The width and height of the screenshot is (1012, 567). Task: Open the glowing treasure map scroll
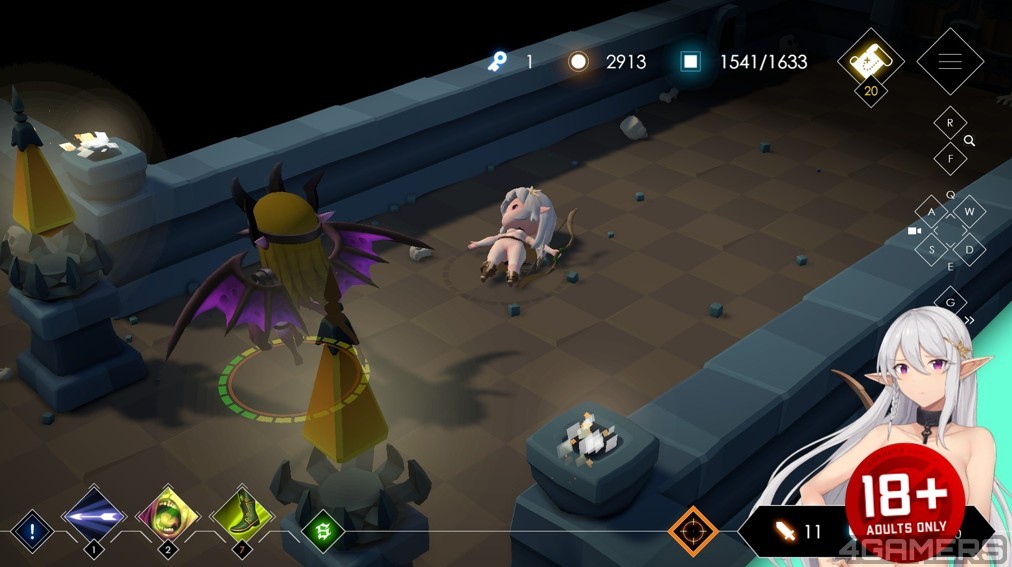click(870, 61)
